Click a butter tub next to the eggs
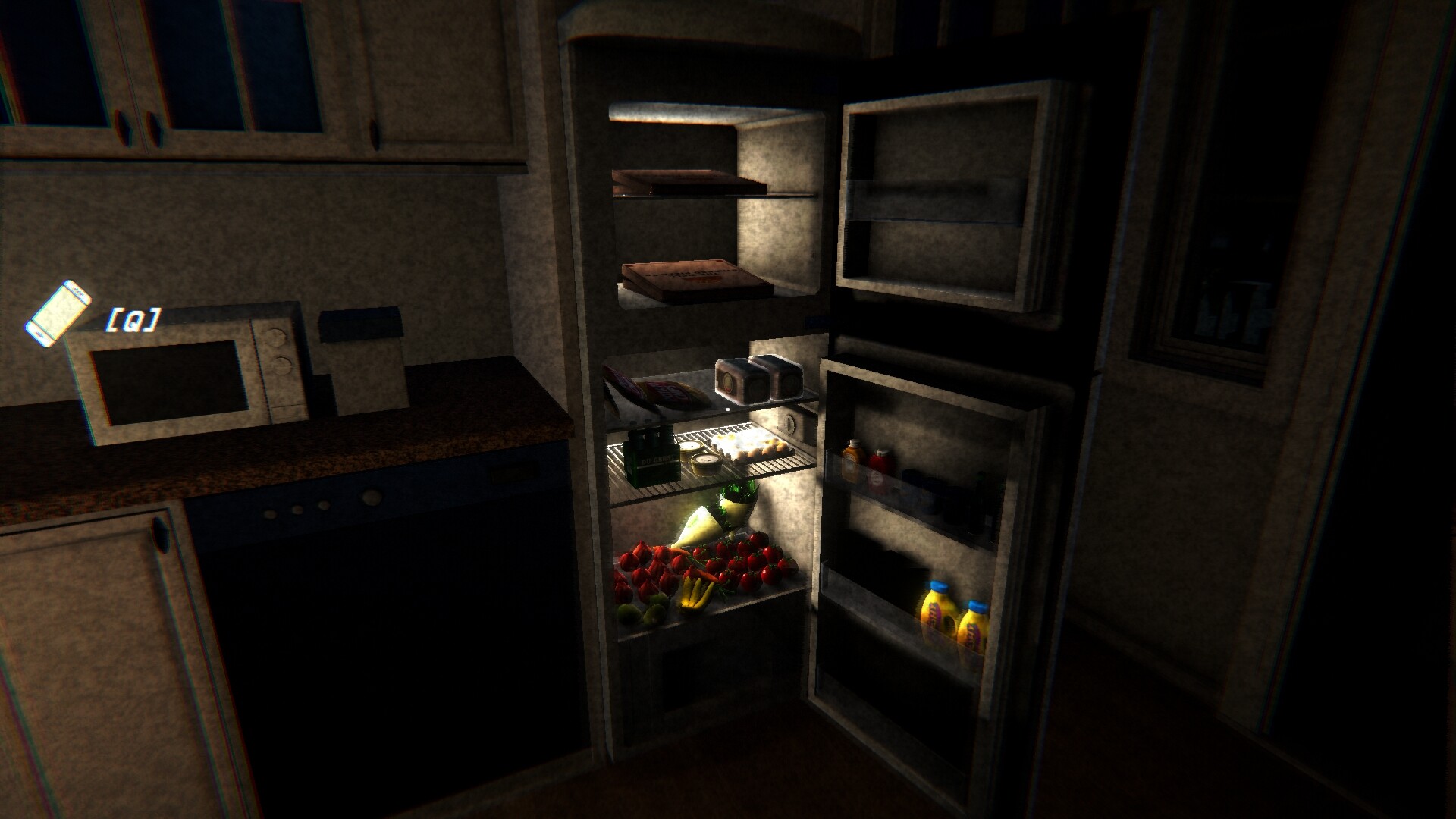Screen dimensions: 1456x819 click(705, 460)
